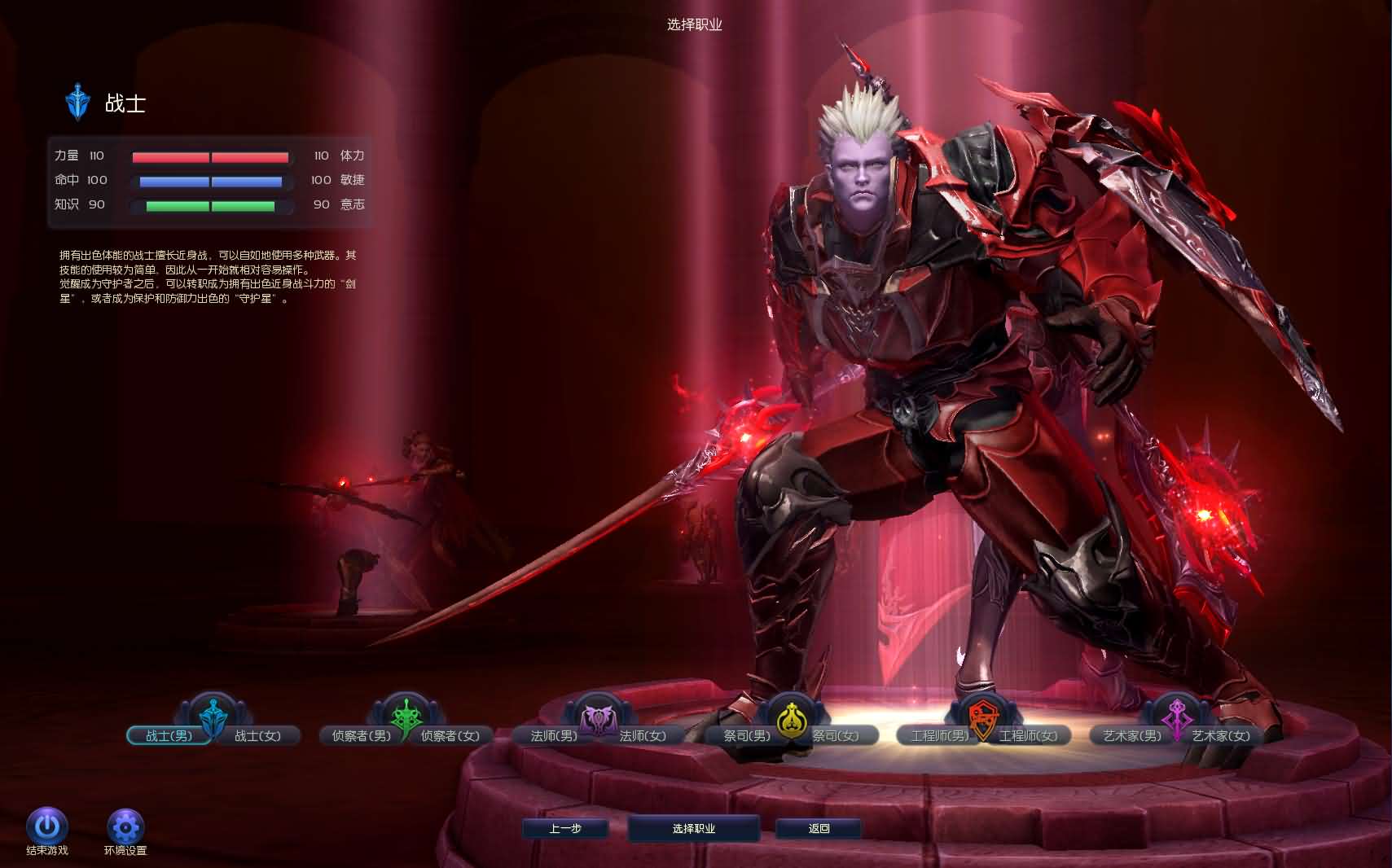This screenshot has height=868, width=1392.
Task: Quit via the 结束游戏 power icon
Action: [x=47, y=827]
